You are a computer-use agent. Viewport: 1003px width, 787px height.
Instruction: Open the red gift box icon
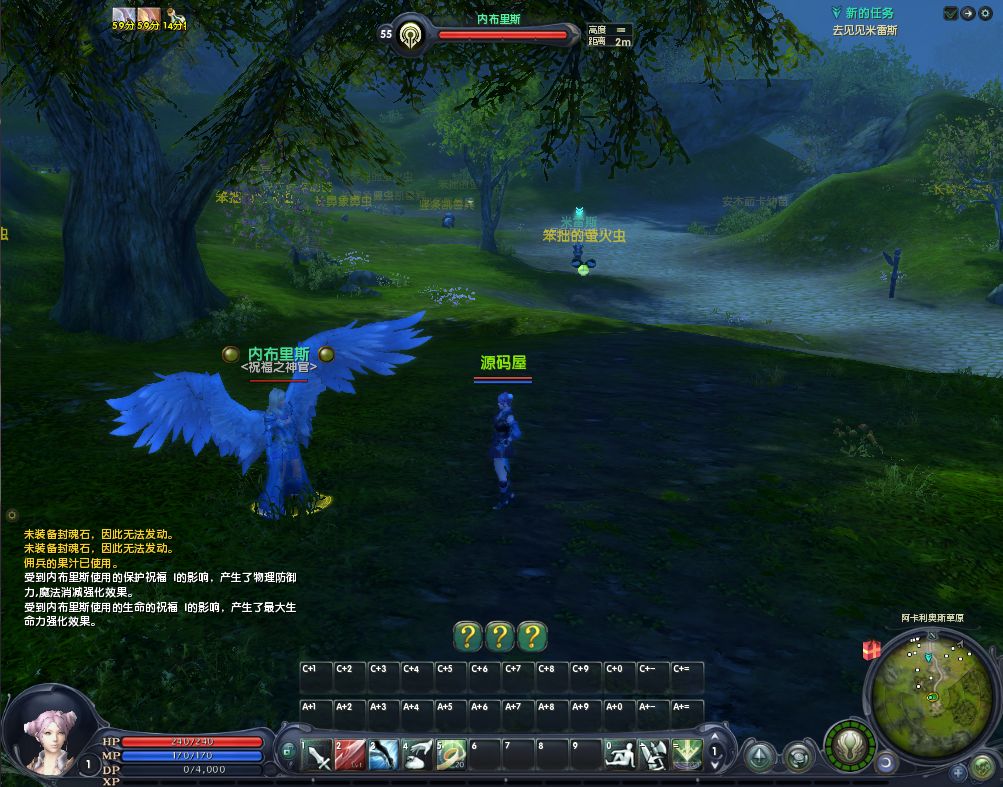pos(871,650)
